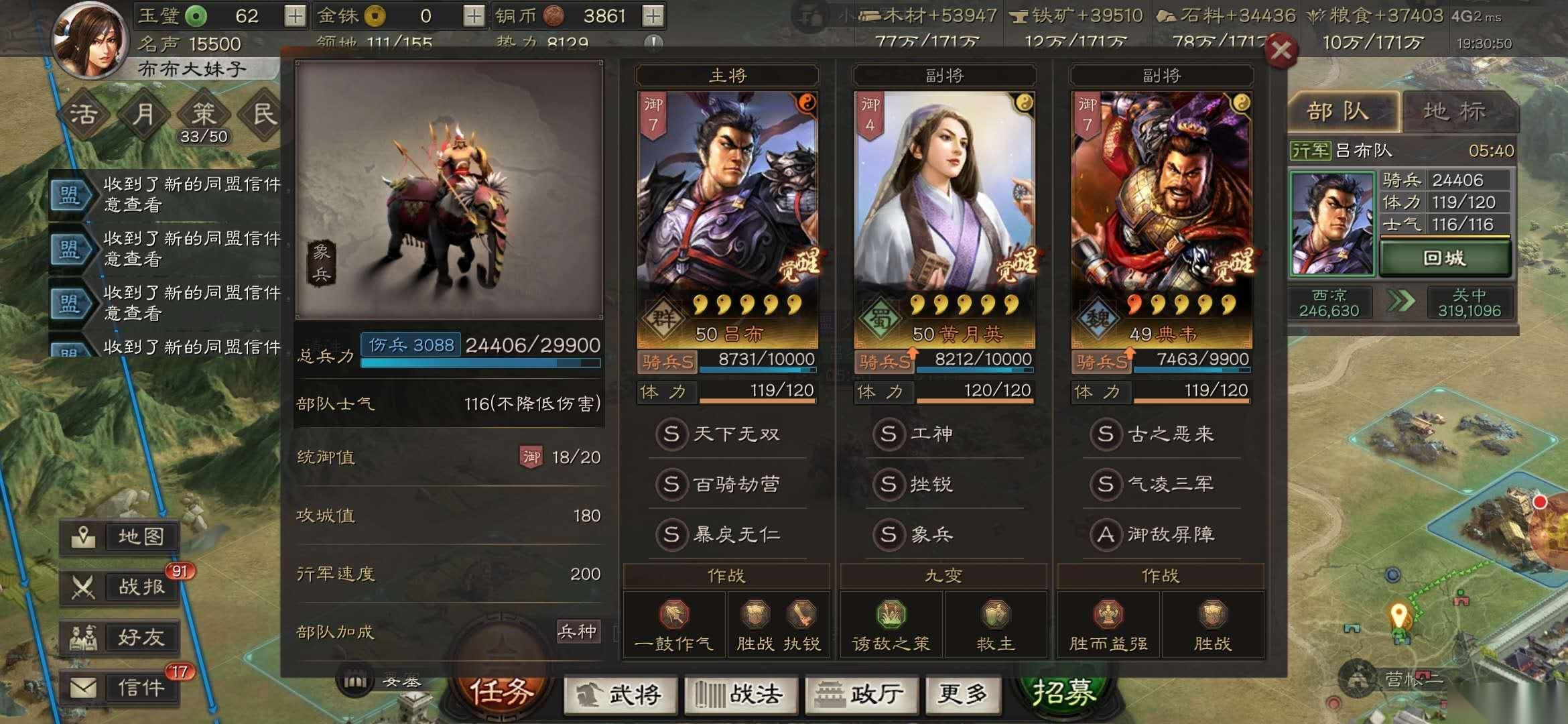Open the 地图 map menu

click(x=121, y=537)
